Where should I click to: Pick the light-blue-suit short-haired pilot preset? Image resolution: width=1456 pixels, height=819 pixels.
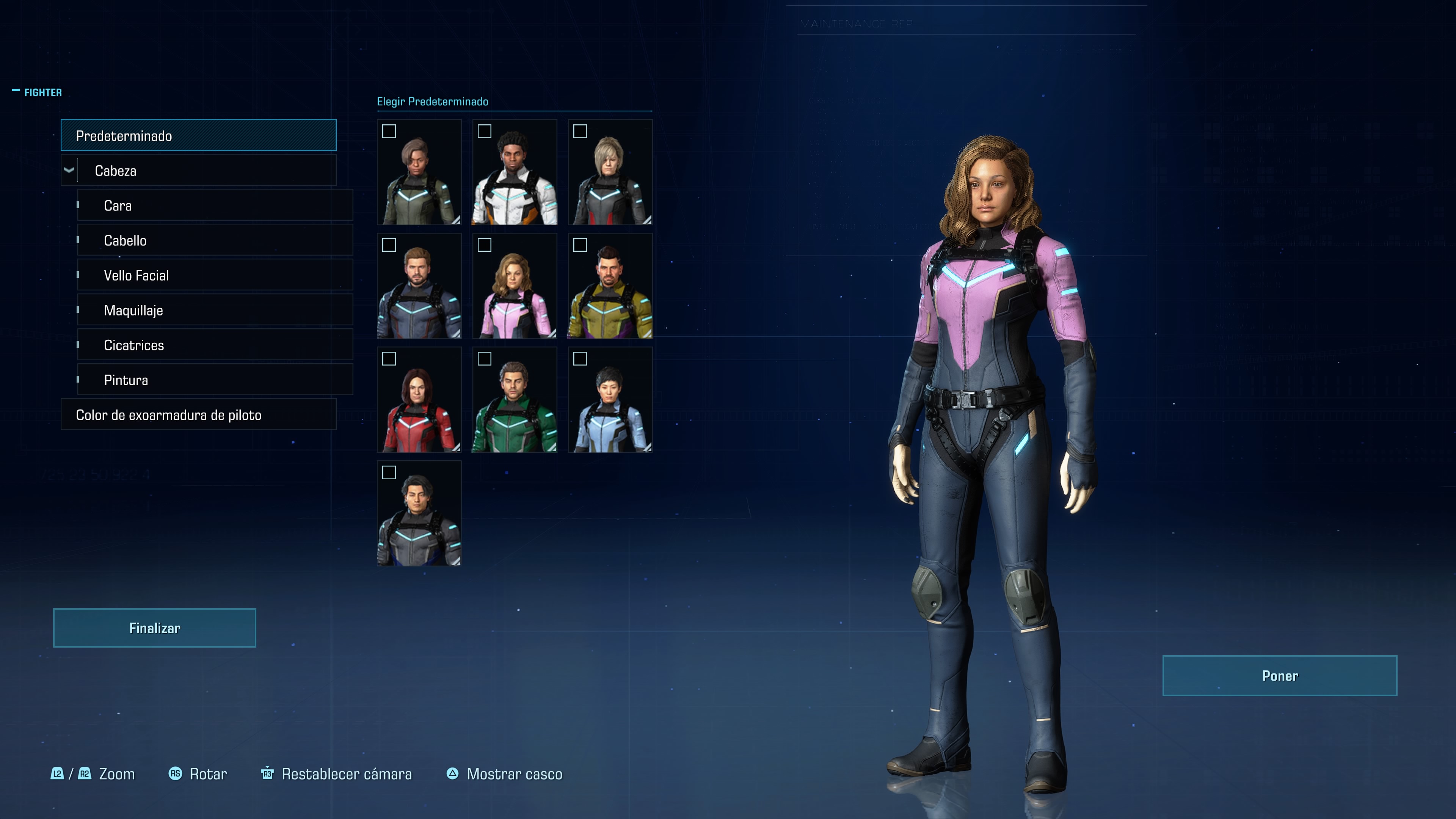pos(610,400)
